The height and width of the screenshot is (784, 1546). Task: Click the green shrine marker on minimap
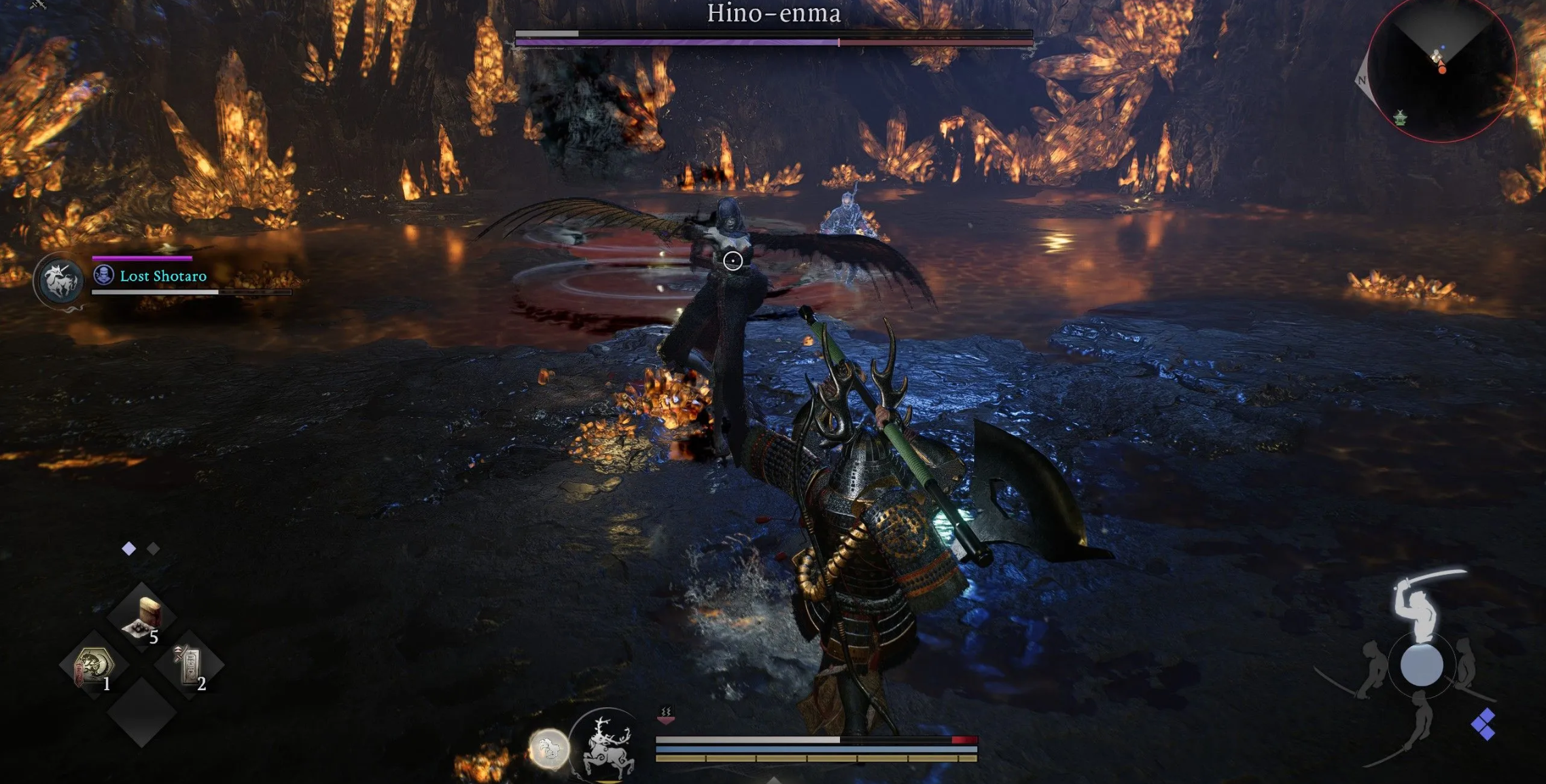click(1400, 119)
